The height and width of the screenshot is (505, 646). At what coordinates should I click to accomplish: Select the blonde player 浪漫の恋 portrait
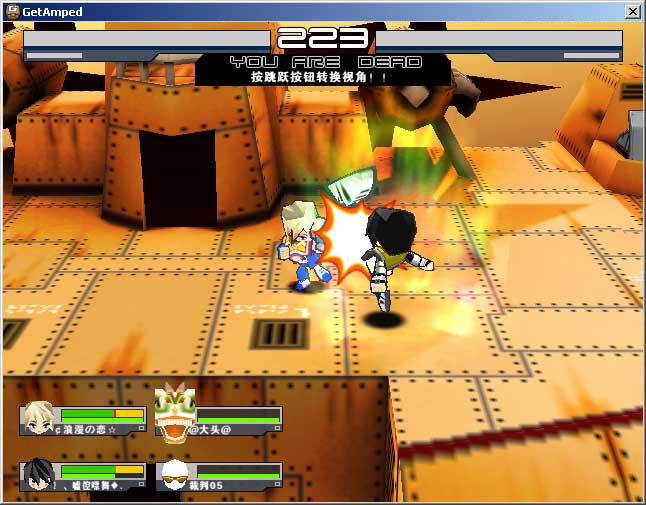pyautogui.click(x=40, y=416)
